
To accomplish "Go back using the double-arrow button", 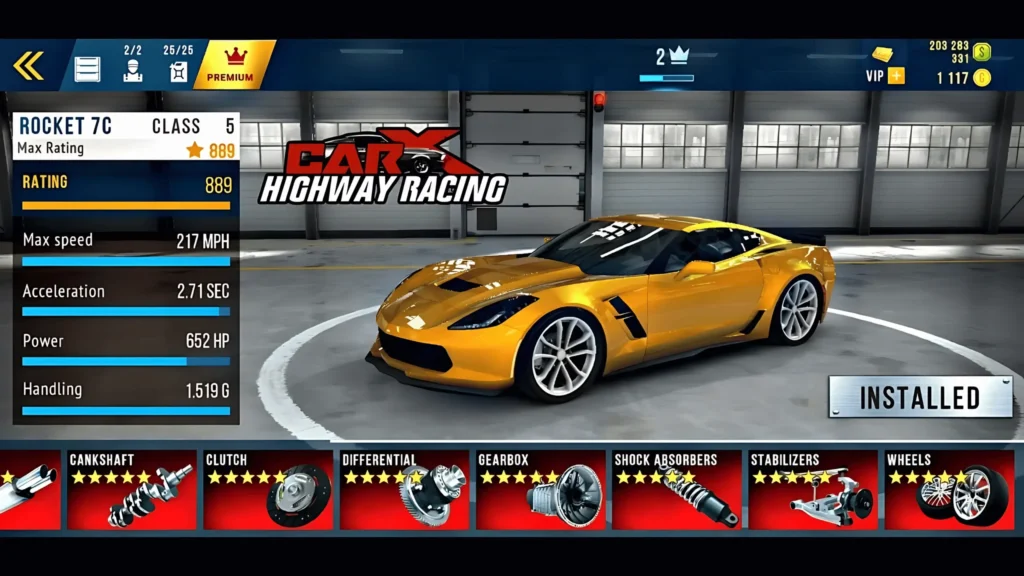I will coord(28,66).
